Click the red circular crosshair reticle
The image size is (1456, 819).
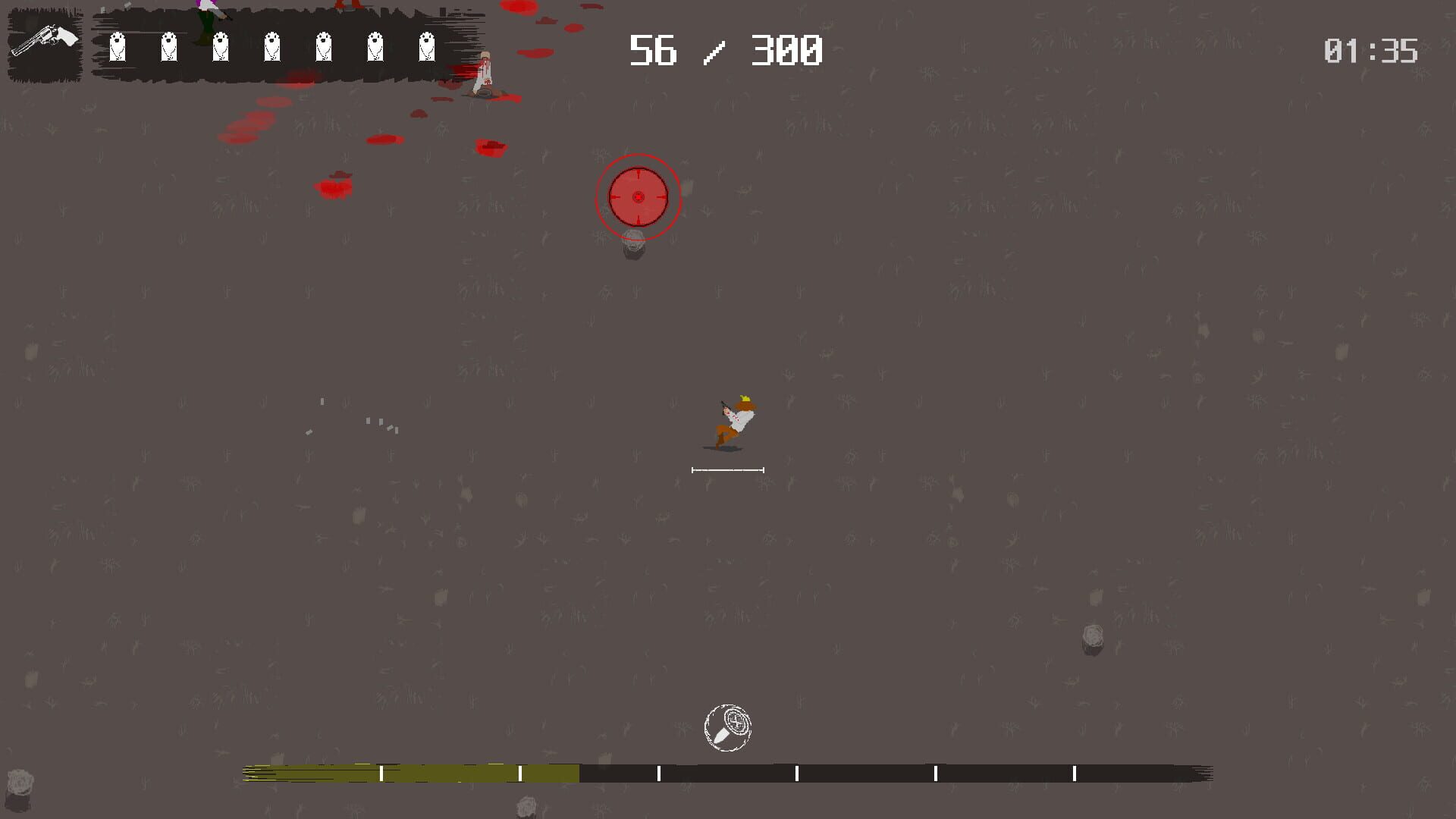click(638, 197)
